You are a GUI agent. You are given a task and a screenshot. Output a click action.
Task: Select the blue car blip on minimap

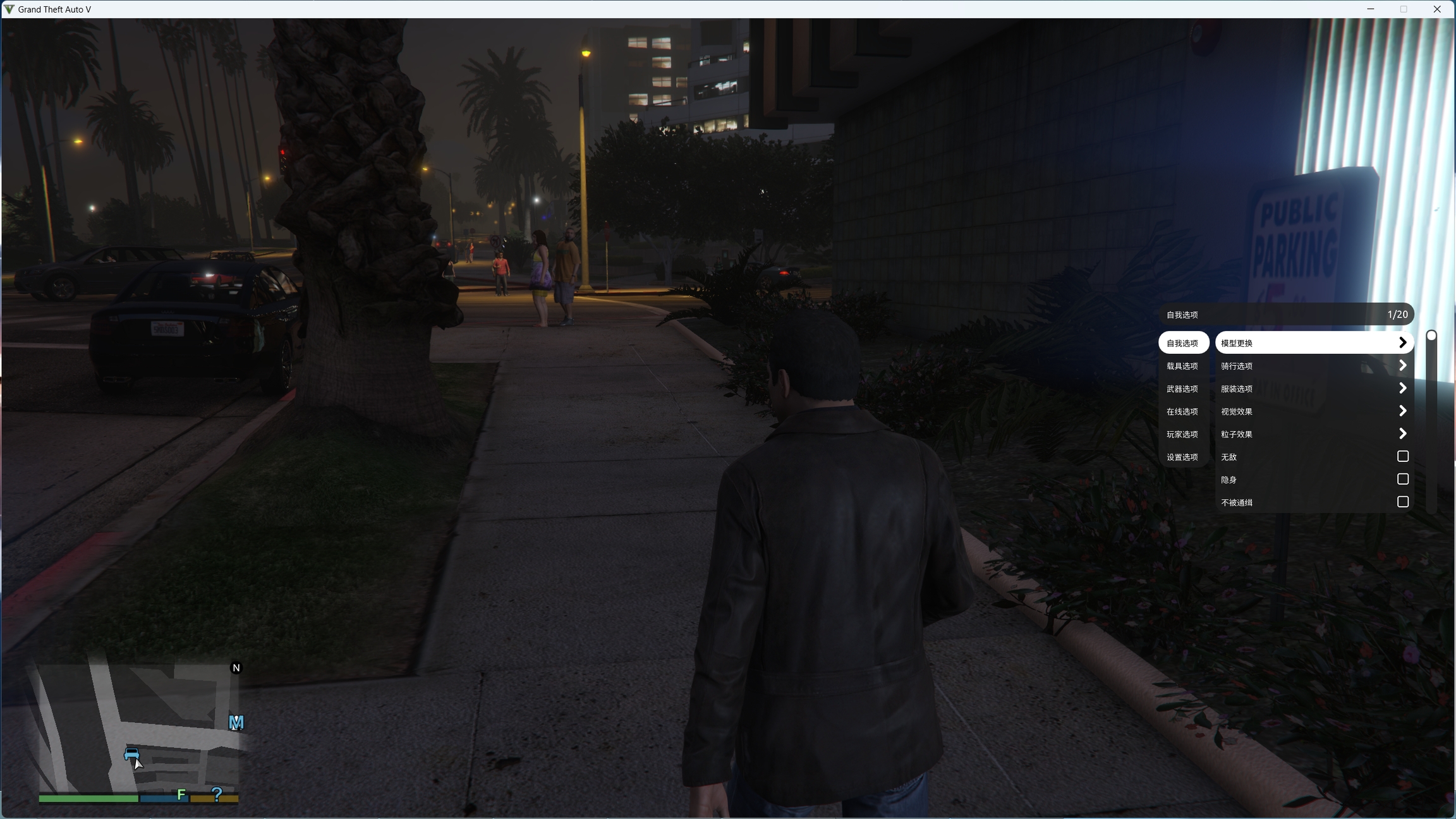pyautogui.click(x=131, y=753)
